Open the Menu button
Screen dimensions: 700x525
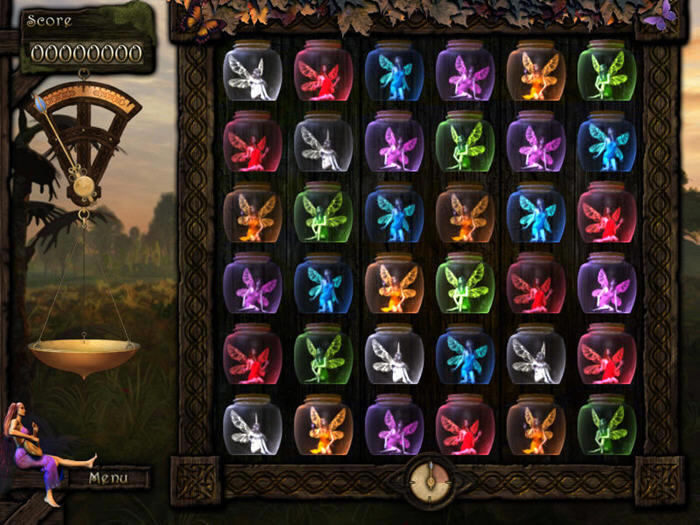[108, 478]
